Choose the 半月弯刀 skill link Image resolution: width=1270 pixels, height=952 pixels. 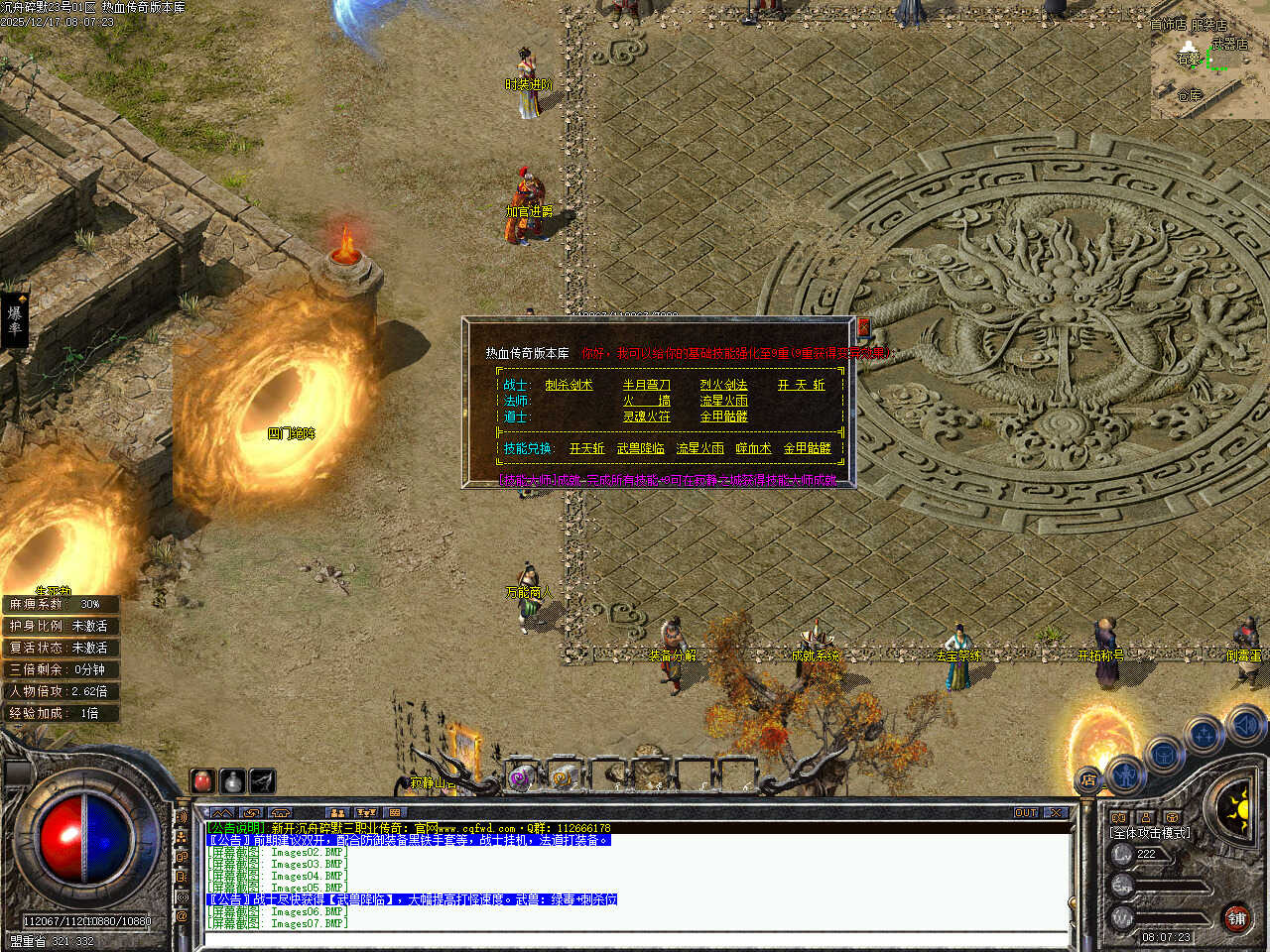[x=646, y=385]
